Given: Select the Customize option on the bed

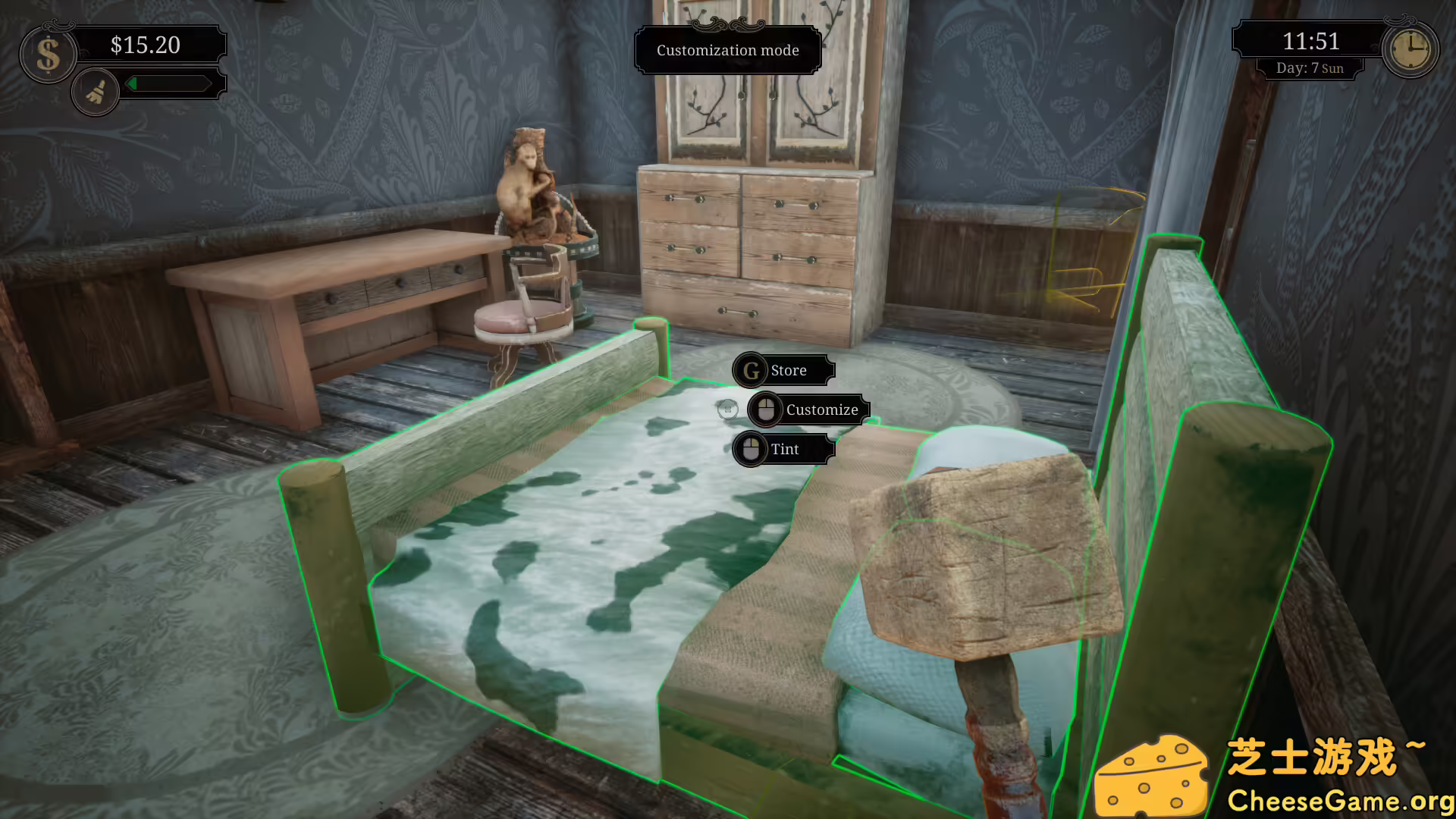Looking at the screenshot, I should pyautogui.click(x=821, y=409).
